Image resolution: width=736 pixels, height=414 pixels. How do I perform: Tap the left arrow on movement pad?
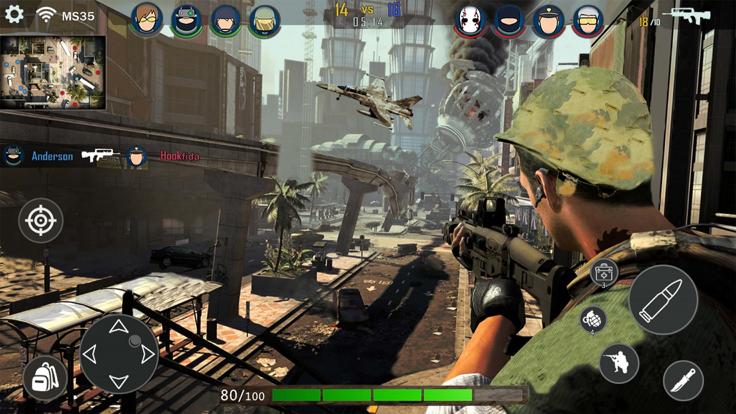click(90, 354)
